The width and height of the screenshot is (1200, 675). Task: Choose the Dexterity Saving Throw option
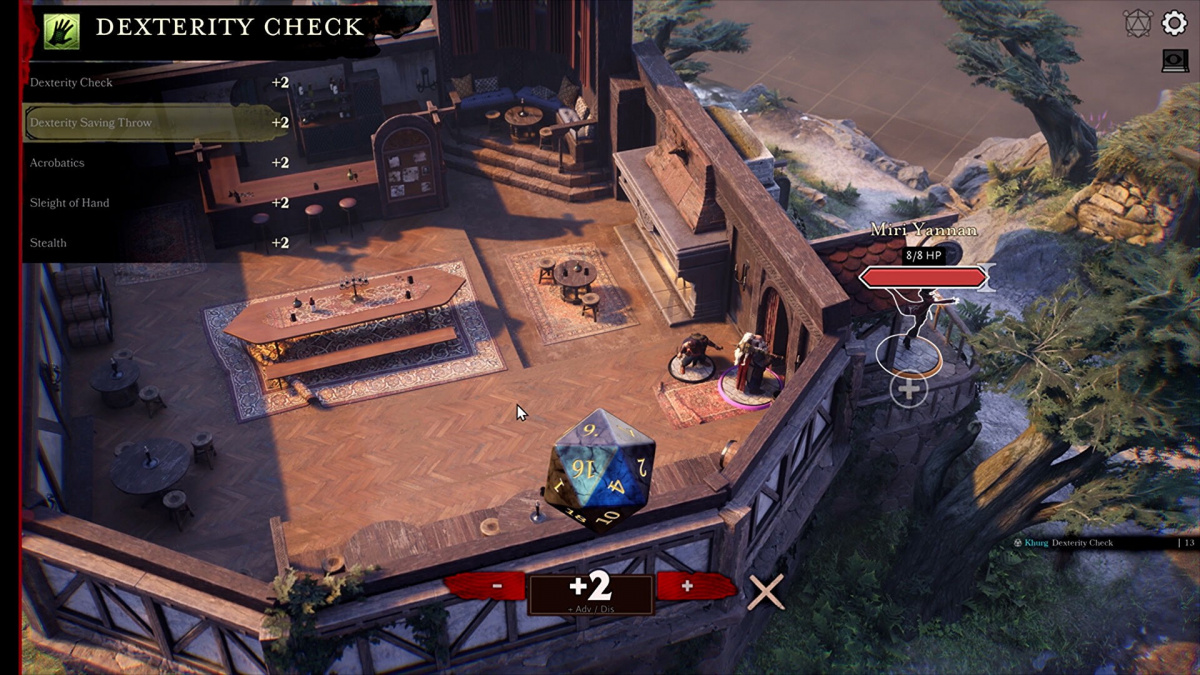tap(150, 123)
